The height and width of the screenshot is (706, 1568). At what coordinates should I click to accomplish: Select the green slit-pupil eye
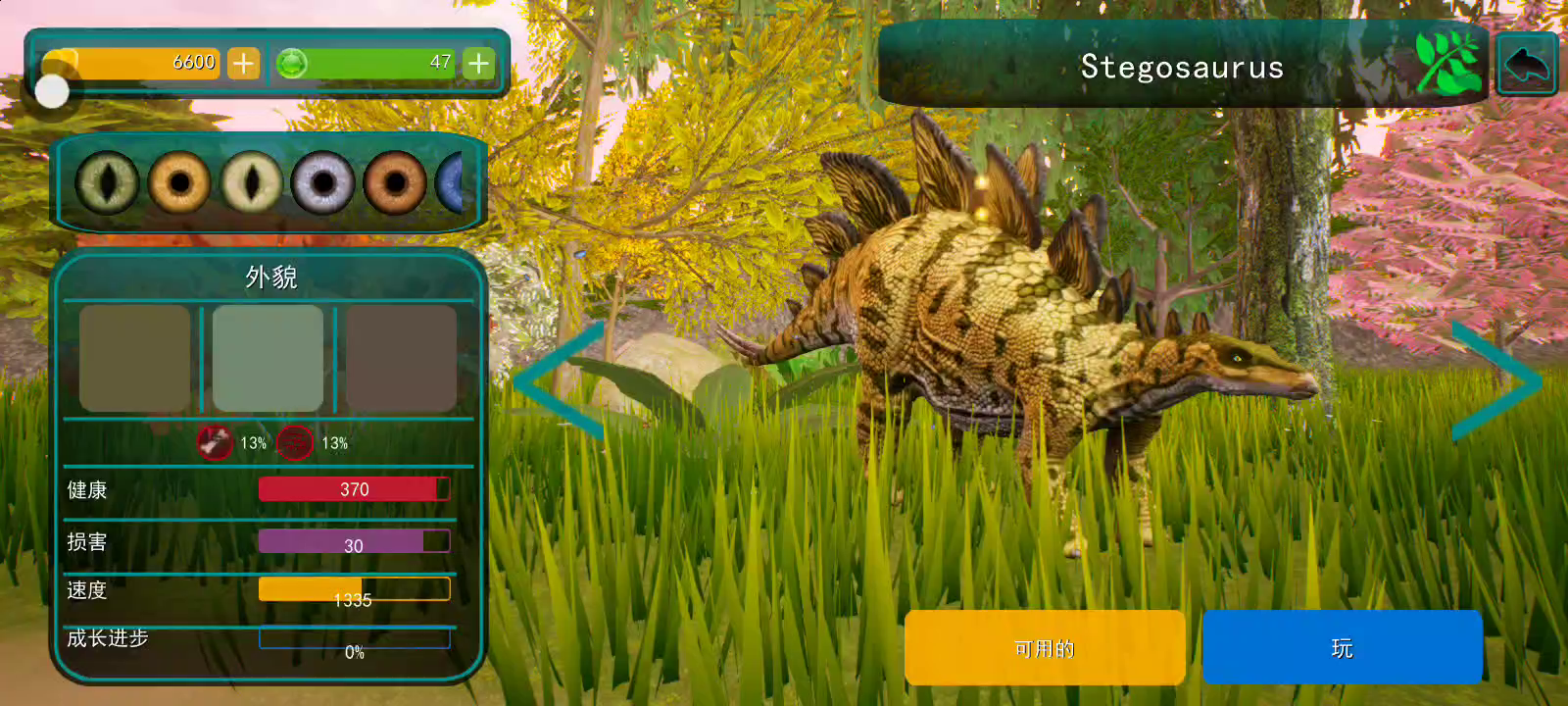107,182
